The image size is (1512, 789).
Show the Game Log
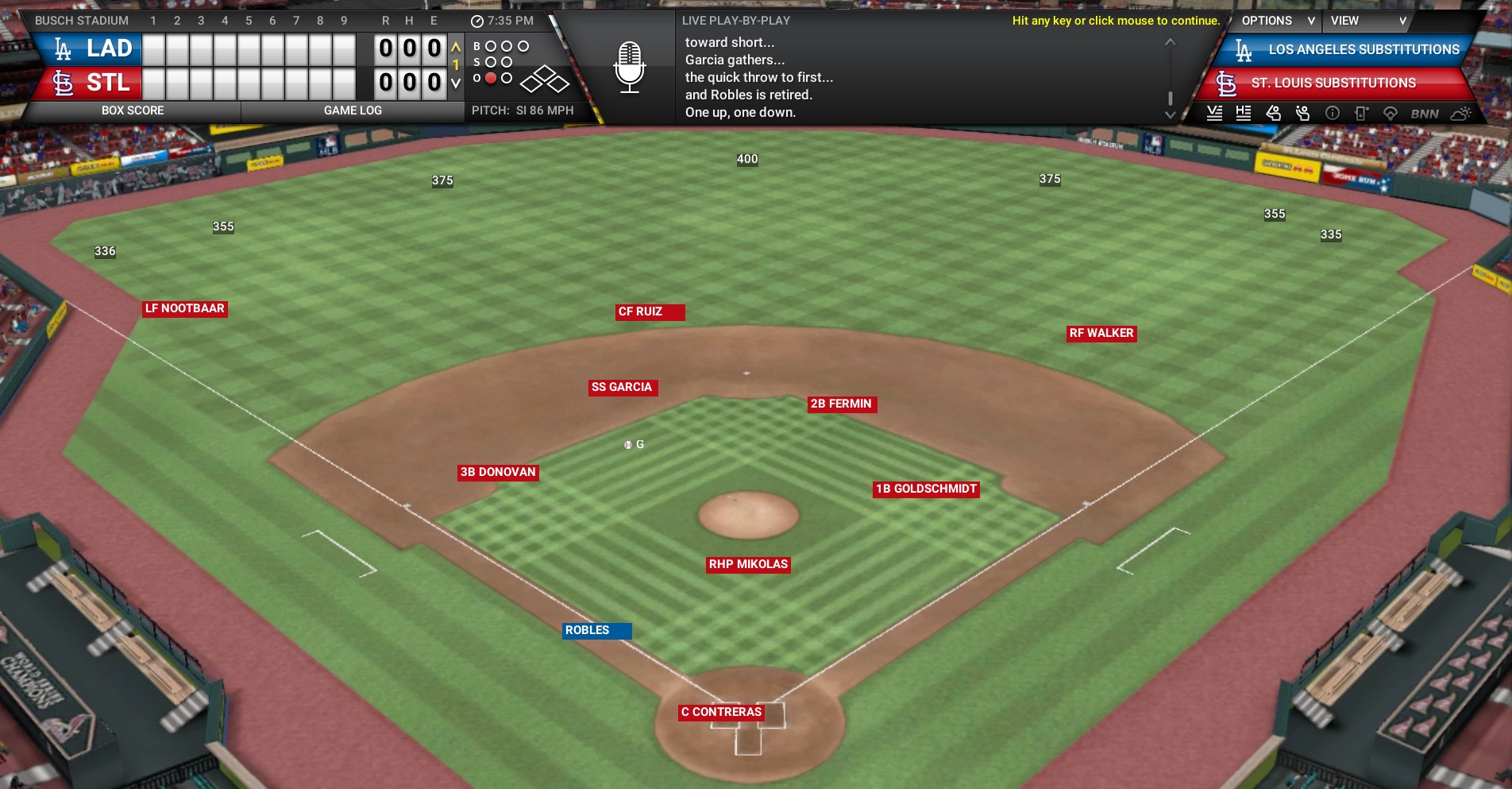[x=353, y=110]
